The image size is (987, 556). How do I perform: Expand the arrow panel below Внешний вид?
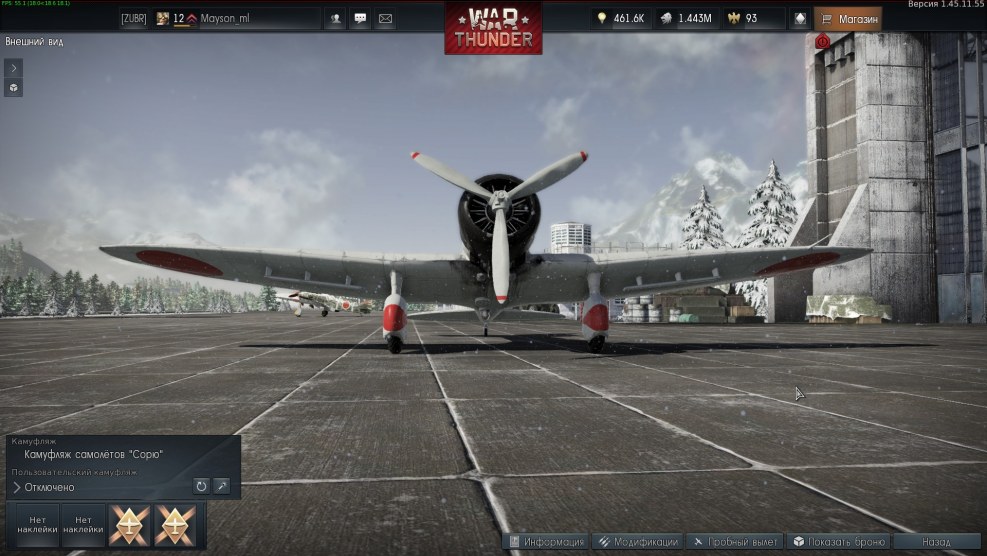click(13, 67)
